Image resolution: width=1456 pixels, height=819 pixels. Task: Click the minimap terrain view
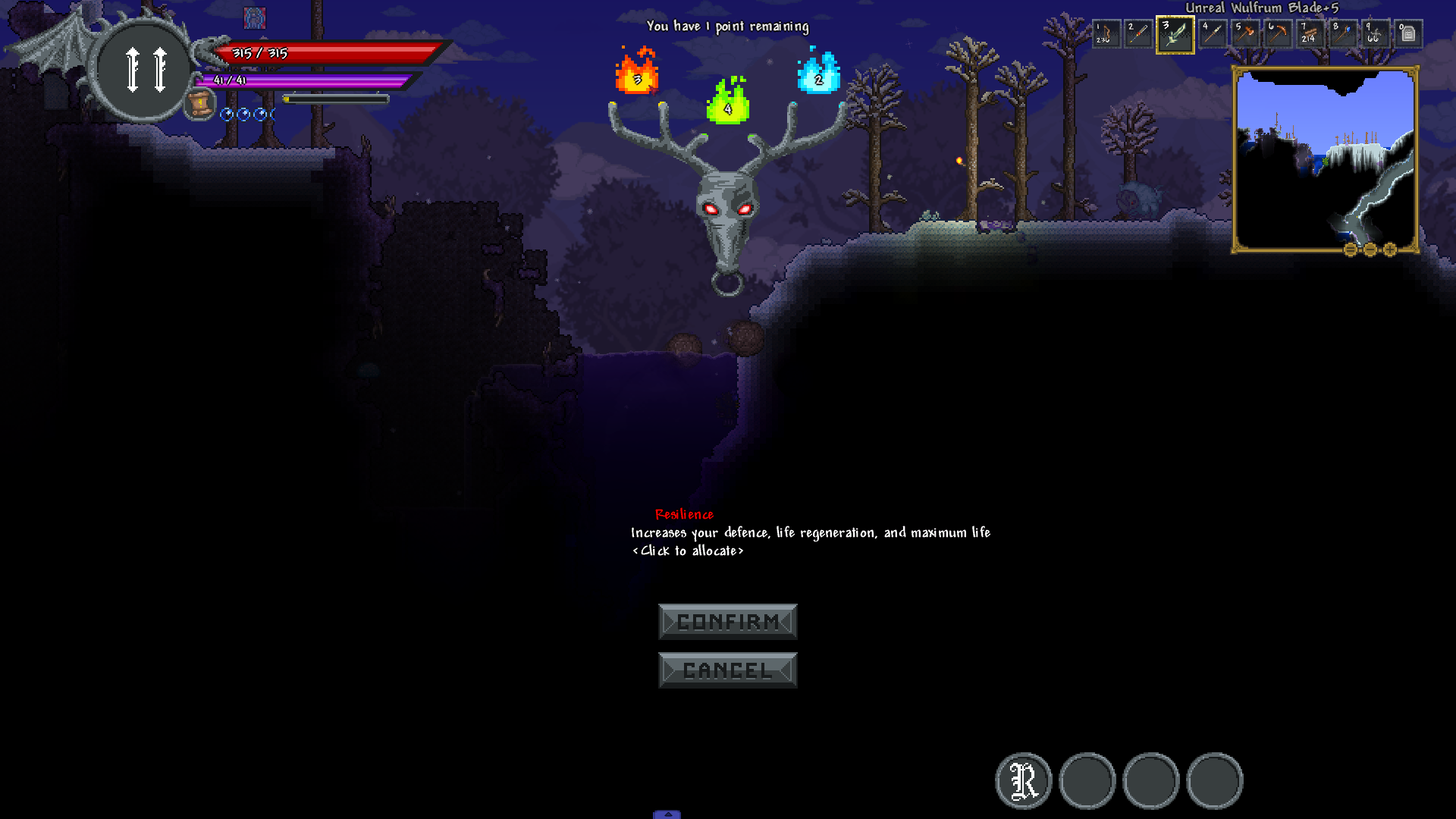[x=1324, y=158]
